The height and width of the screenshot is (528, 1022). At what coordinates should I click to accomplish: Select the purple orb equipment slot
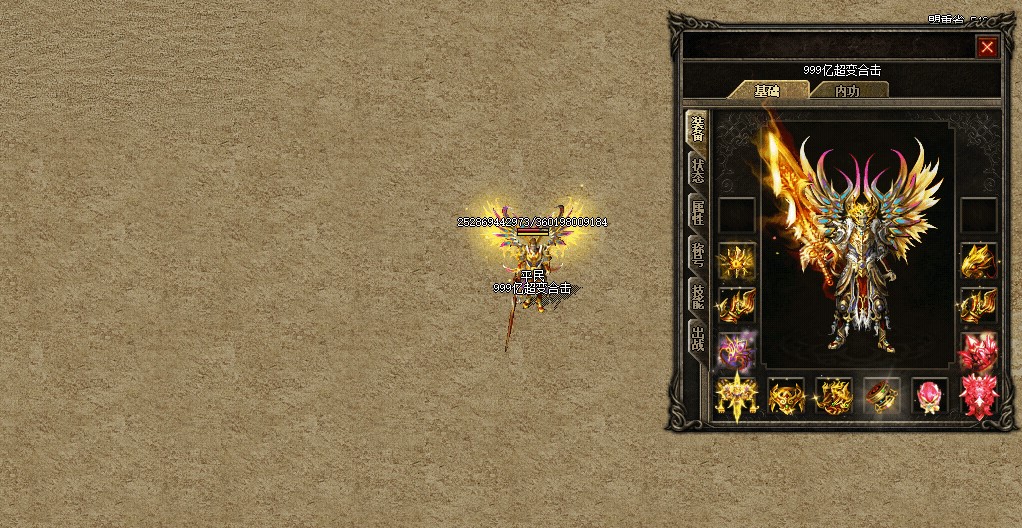737,350
